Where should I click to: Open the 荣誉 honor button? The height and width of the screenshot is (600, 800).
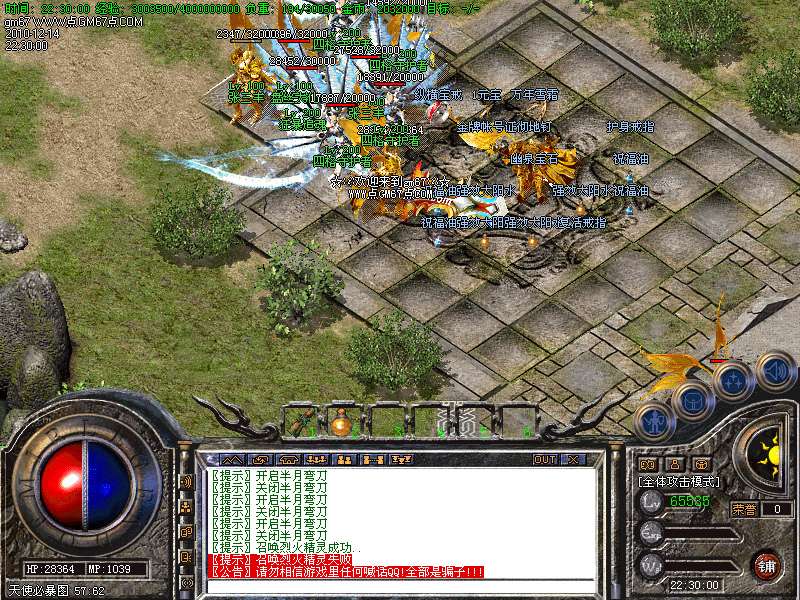(x=744, y=509)
